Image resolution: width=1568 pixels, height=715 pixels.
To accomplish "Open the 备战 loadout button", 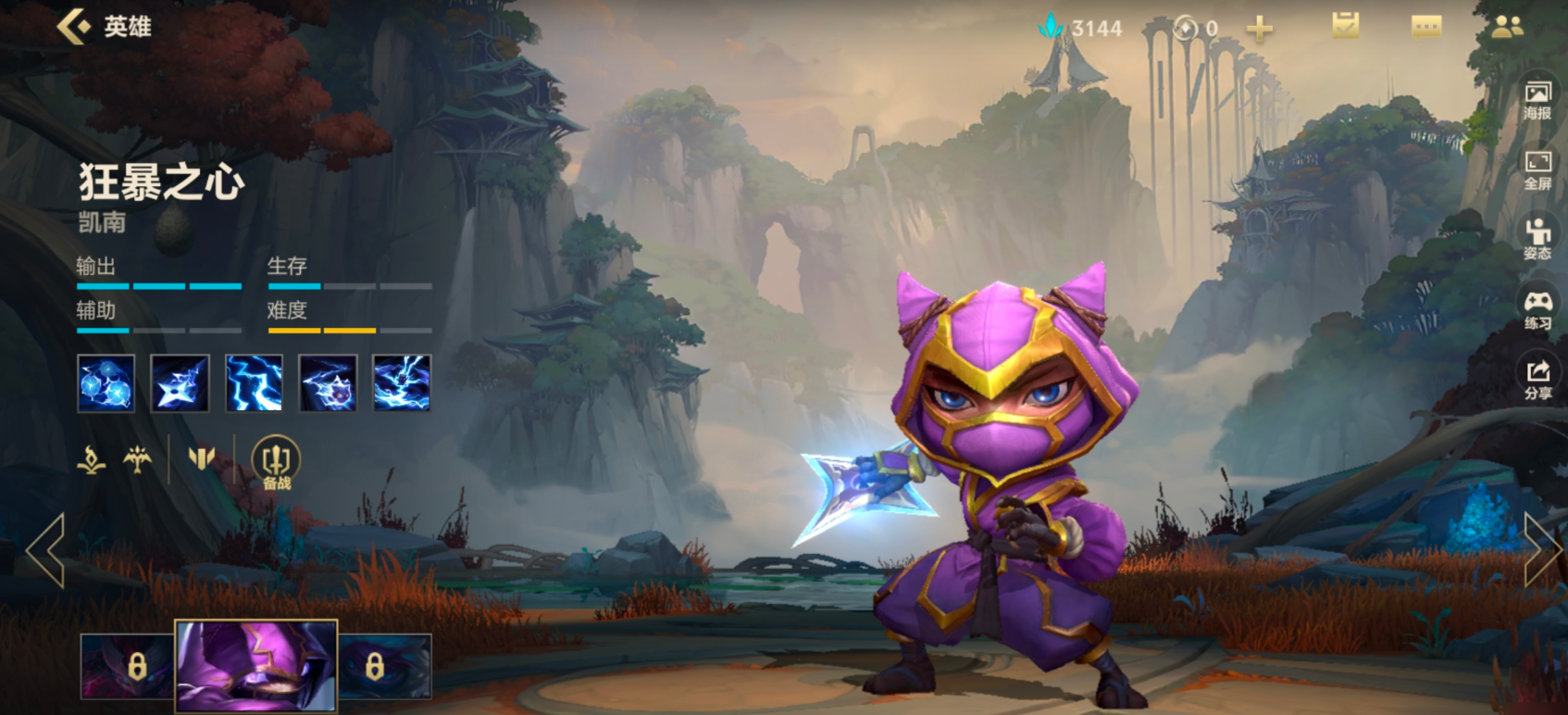I will click(x=276, y=461).
